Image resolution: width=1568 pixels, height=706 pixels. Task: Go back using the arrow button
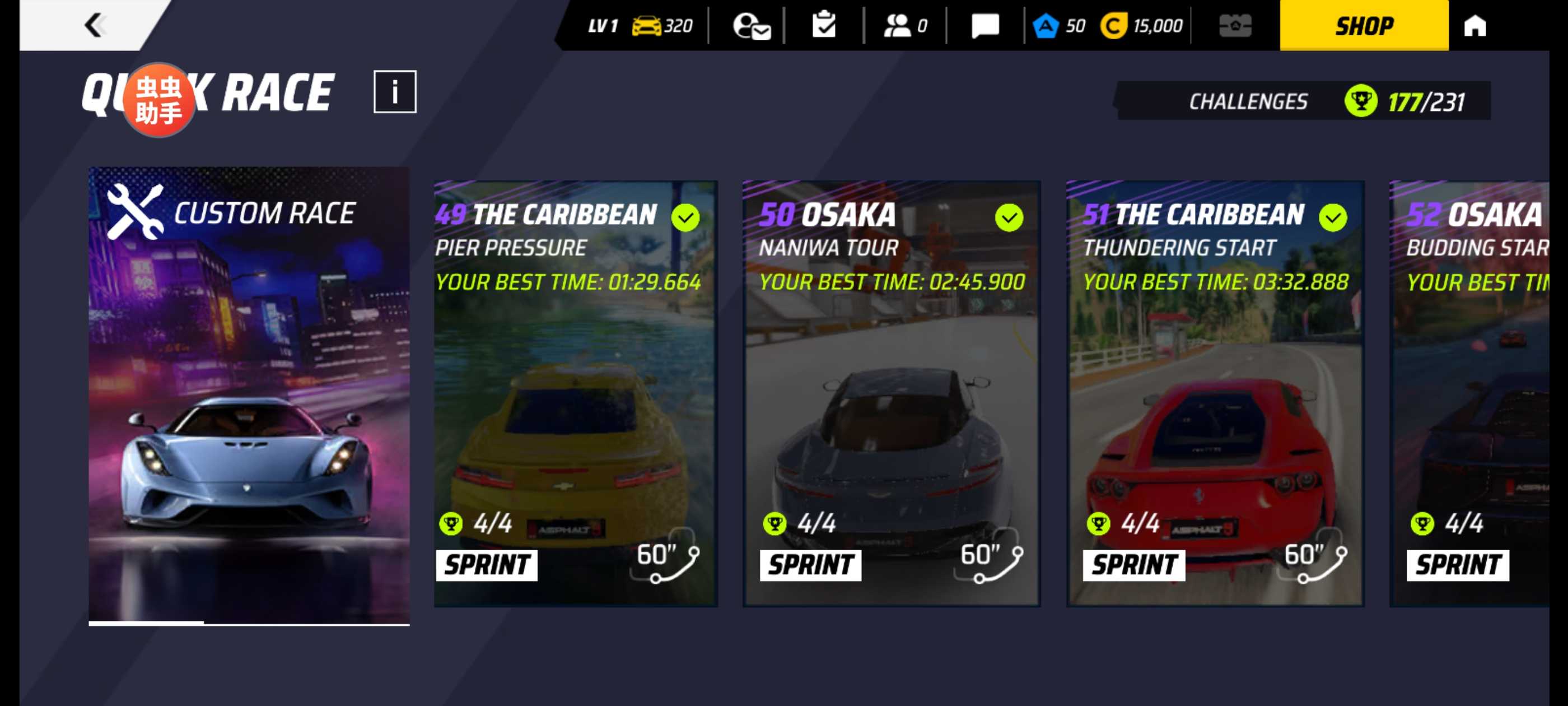[94, 26]
